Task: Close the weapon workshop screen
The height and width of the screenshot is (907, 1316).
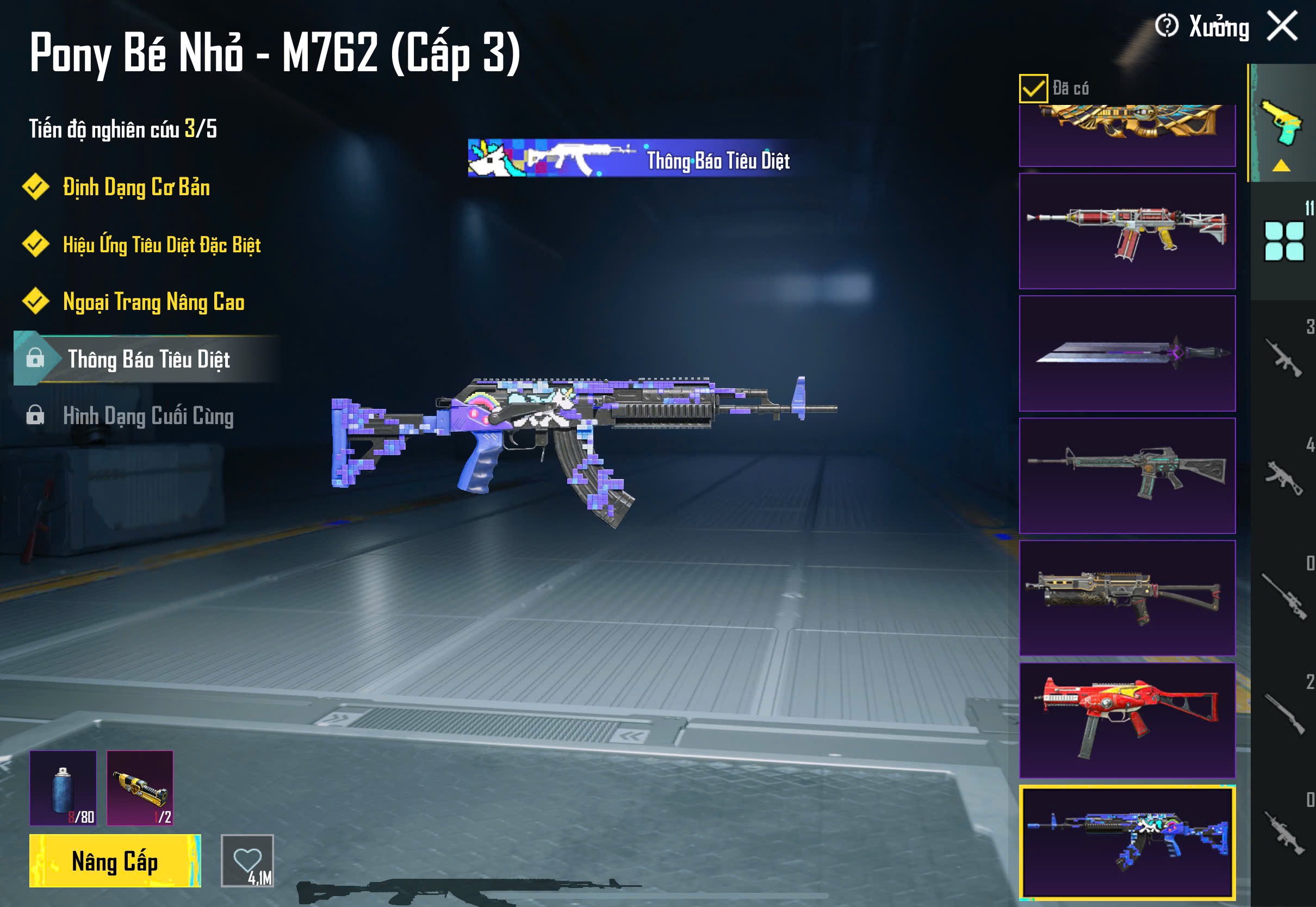Action: point(1282,26)
